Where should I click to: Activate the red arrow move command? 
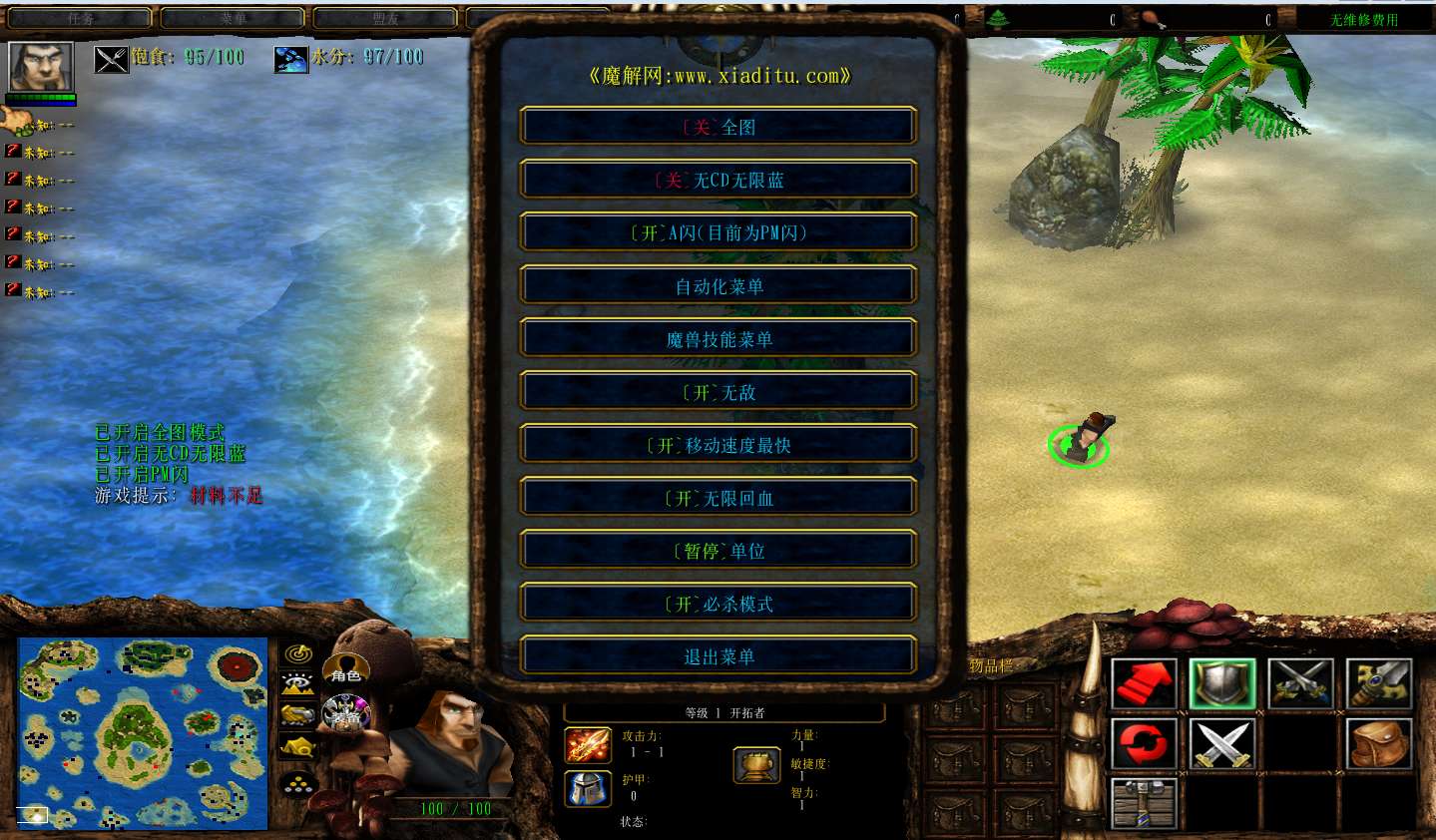[x=1144, y=684]
